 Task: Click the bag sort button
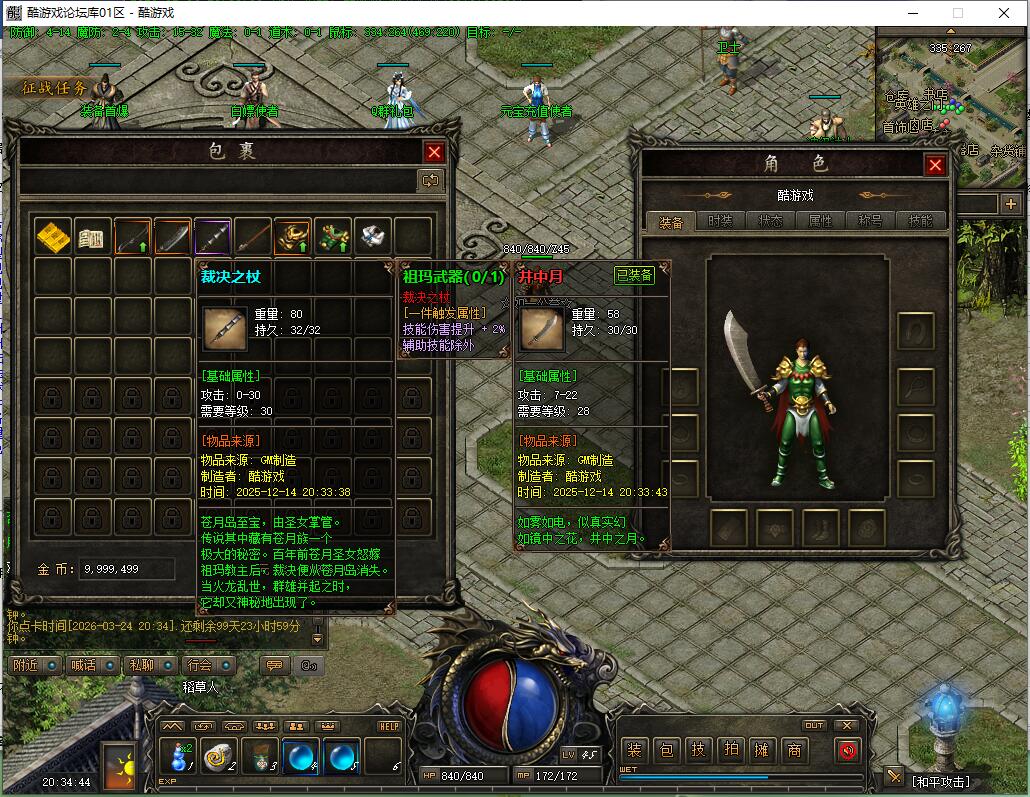[x=431, y=180]
